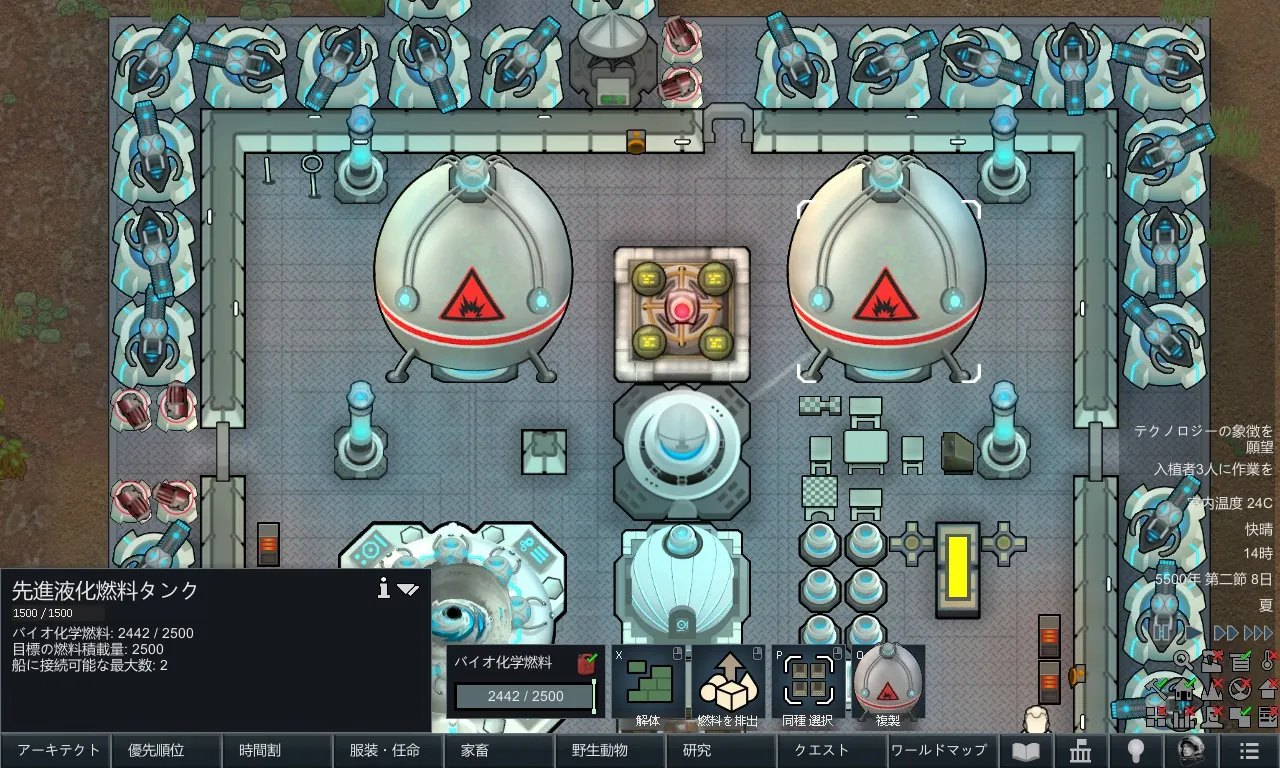Set game speed to triple-arrow fastest

point(1259,633)
